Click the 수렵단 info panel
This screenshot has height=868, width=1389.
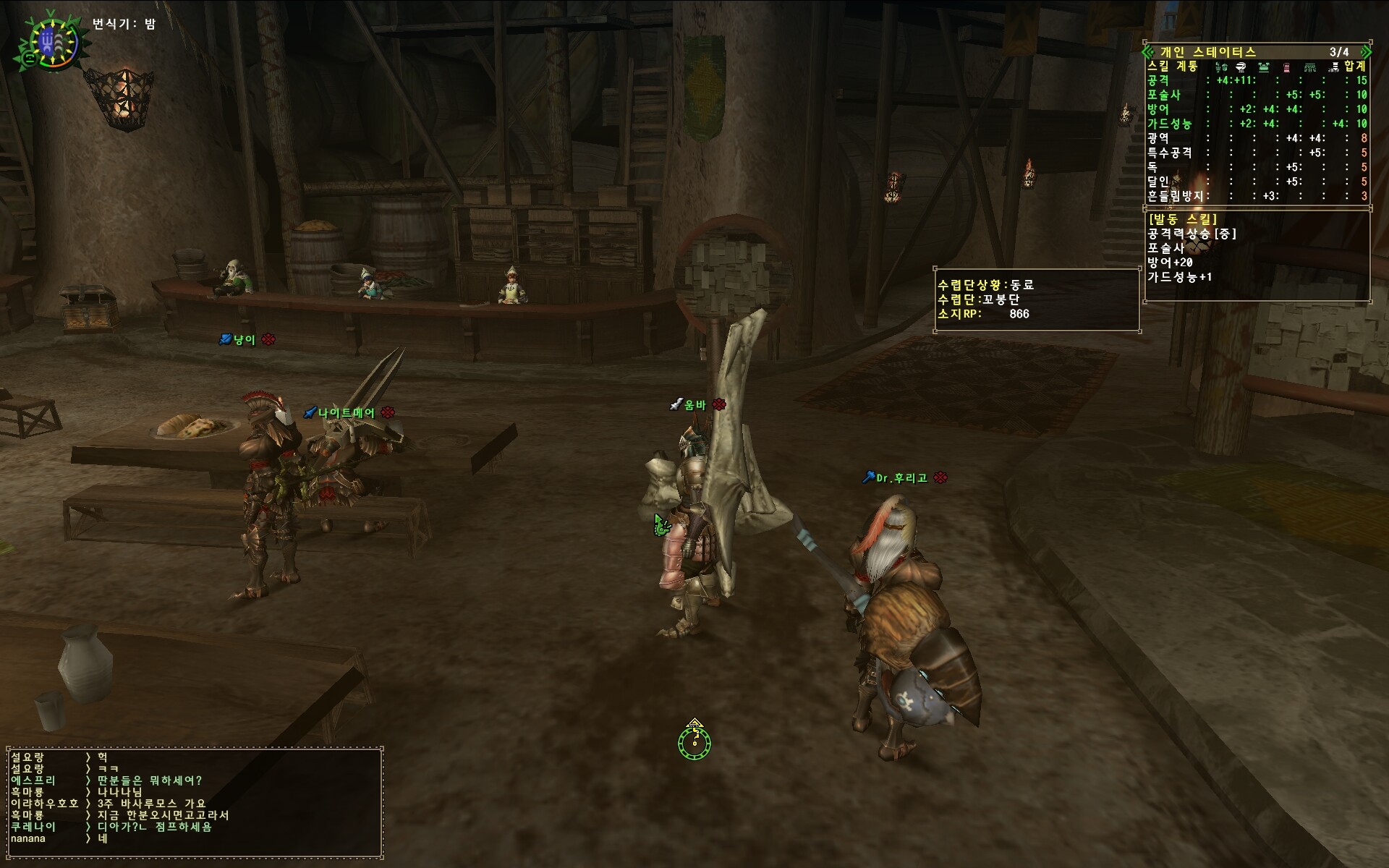click(x=1035, y=299)
